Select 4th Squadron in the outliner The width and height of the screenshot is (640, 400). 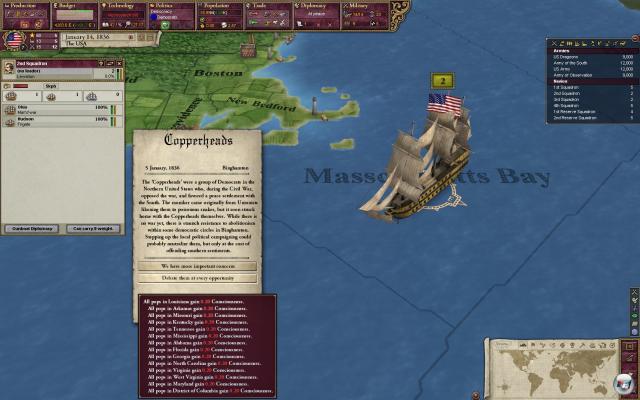click(x=566, y=106)
